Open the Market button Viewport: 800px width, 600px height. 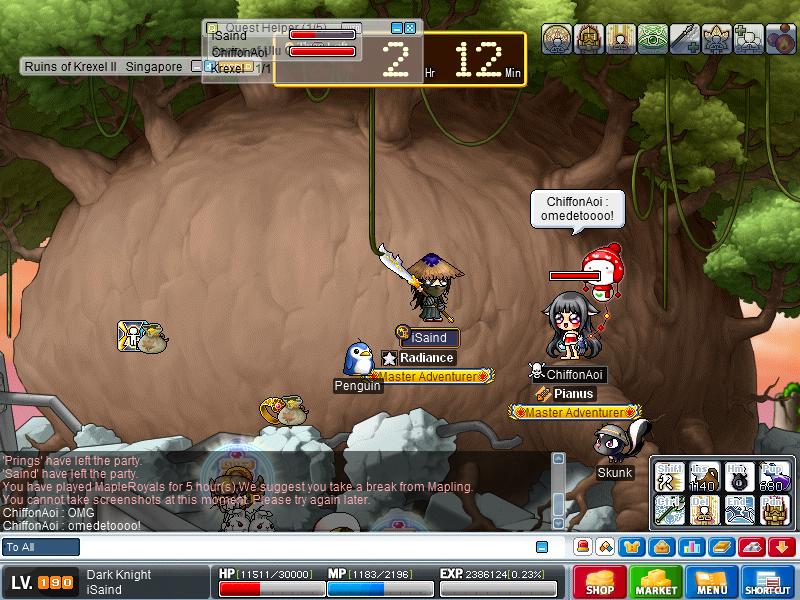click(656, 582)
